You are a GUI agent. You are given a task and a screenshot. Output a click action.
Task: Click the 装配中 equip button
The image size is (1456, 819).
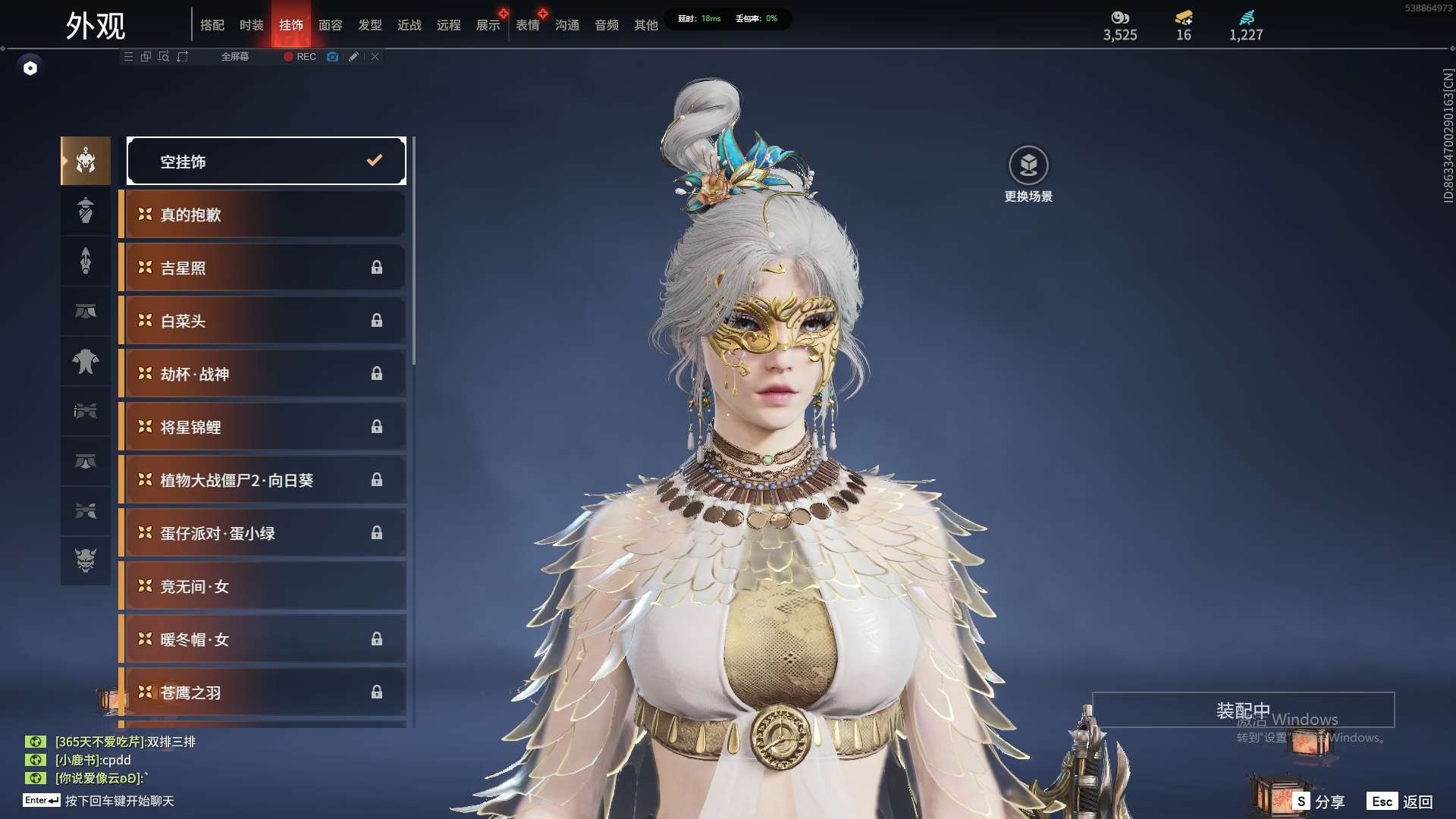pyautogui.click(x=1243, y=710)
